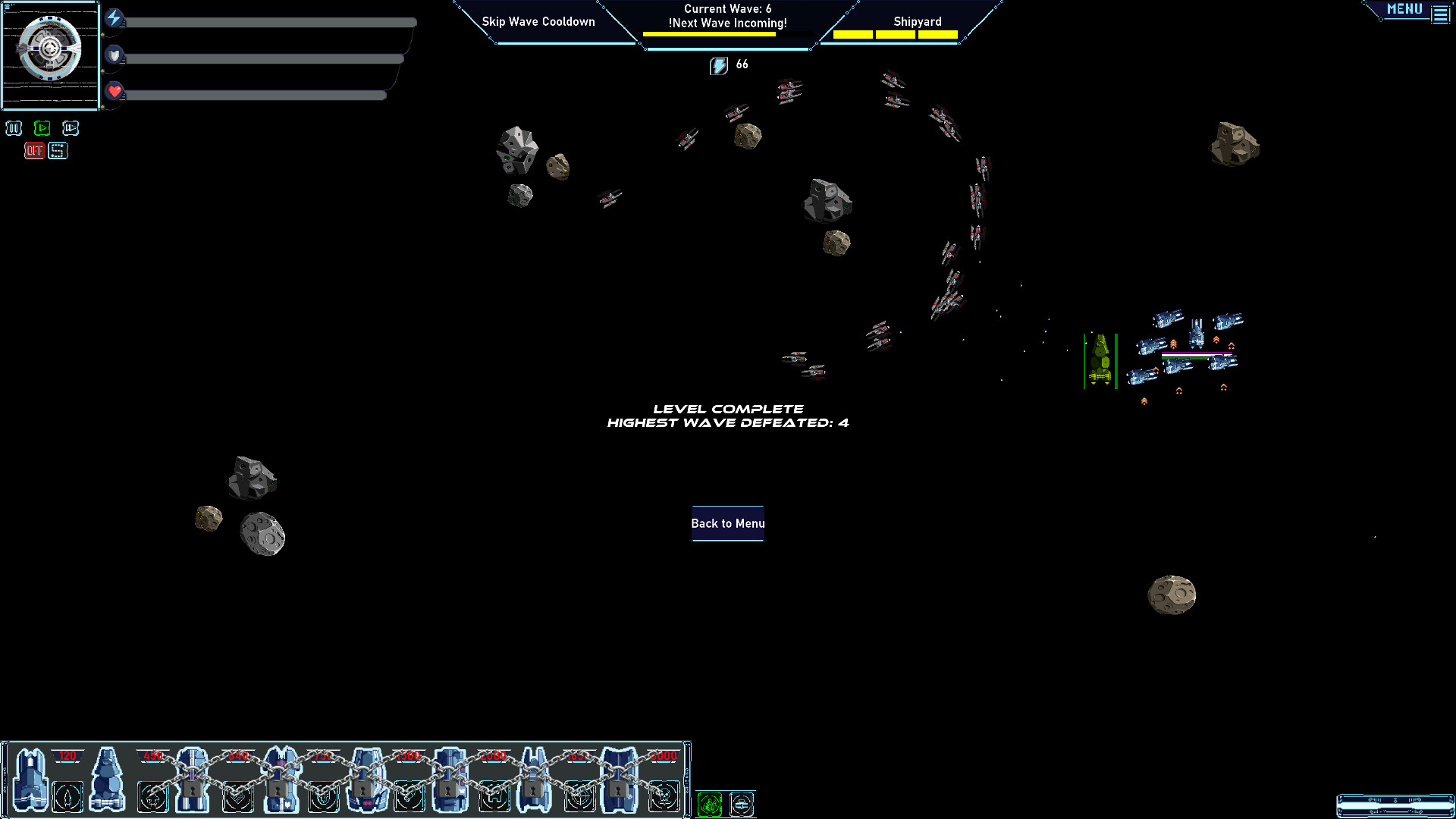The image size is (1456, 819).
Task: Click the minimap in the top-left corner
Action: click(50, 55)
